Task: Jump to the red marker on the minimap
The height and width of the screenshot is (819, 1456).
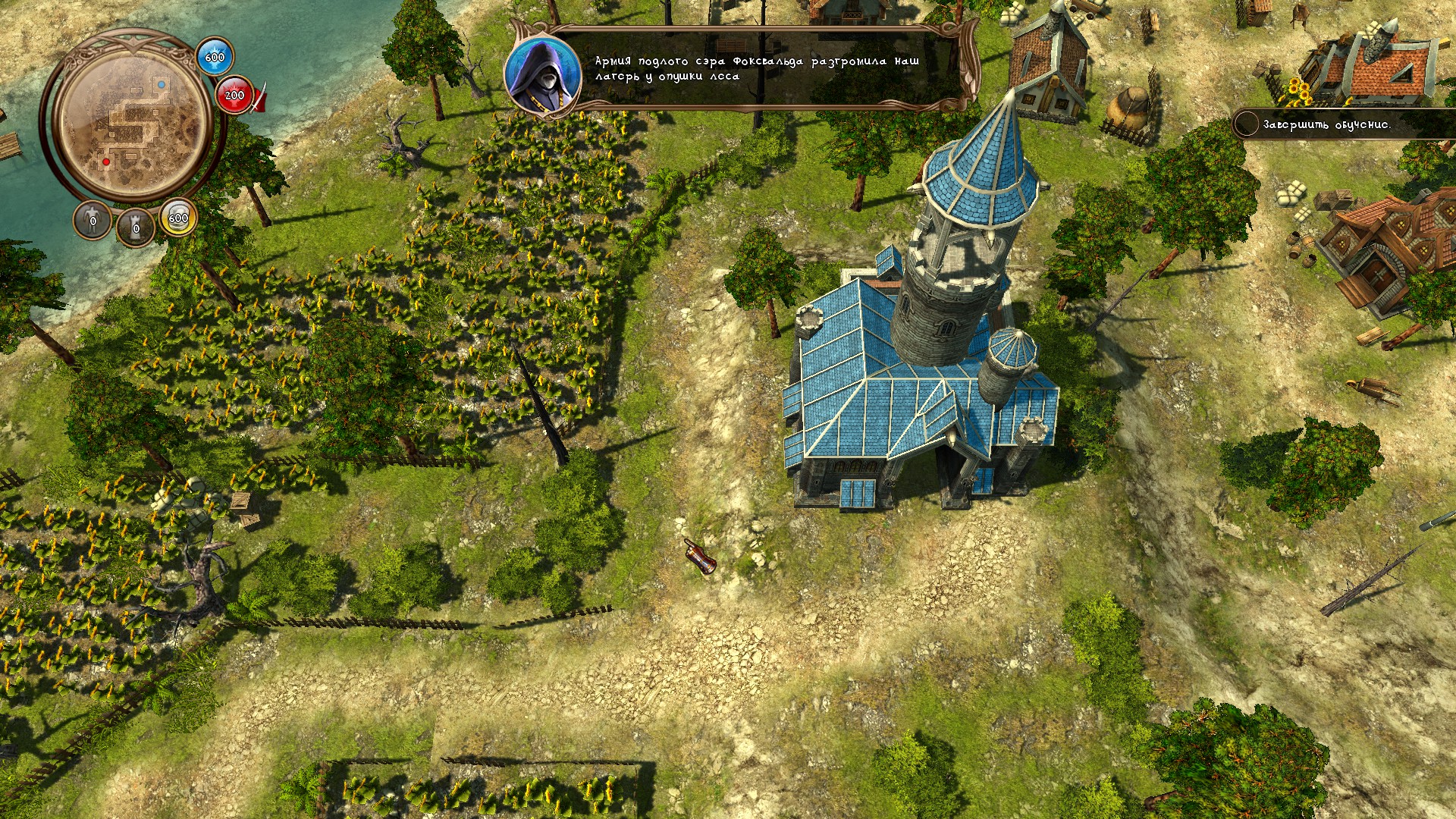Action: pyautogui.click(x=106, y=162)
